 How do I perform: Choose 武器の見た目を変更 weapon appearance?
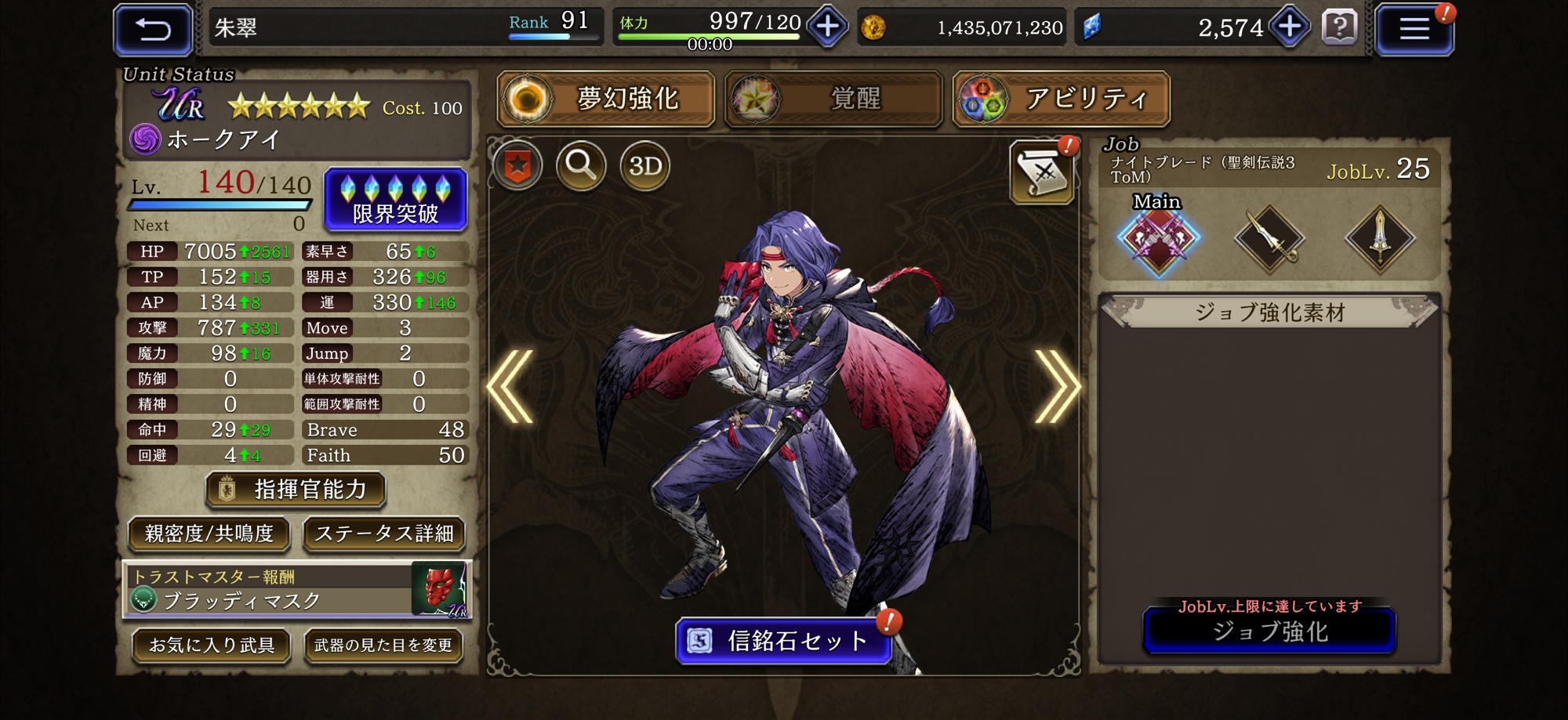[x=383, y=645]
